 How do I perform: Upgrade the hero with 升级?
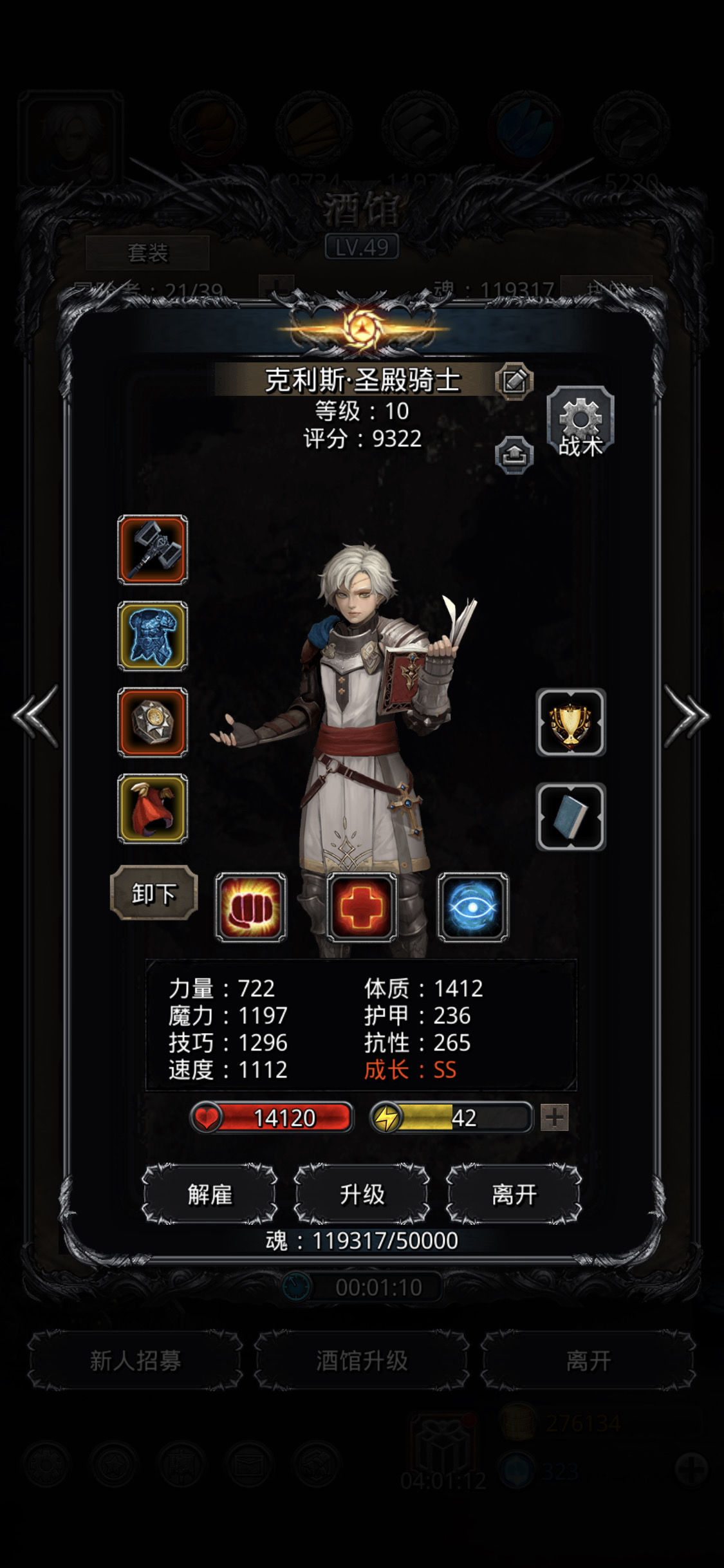[362, 1194]
